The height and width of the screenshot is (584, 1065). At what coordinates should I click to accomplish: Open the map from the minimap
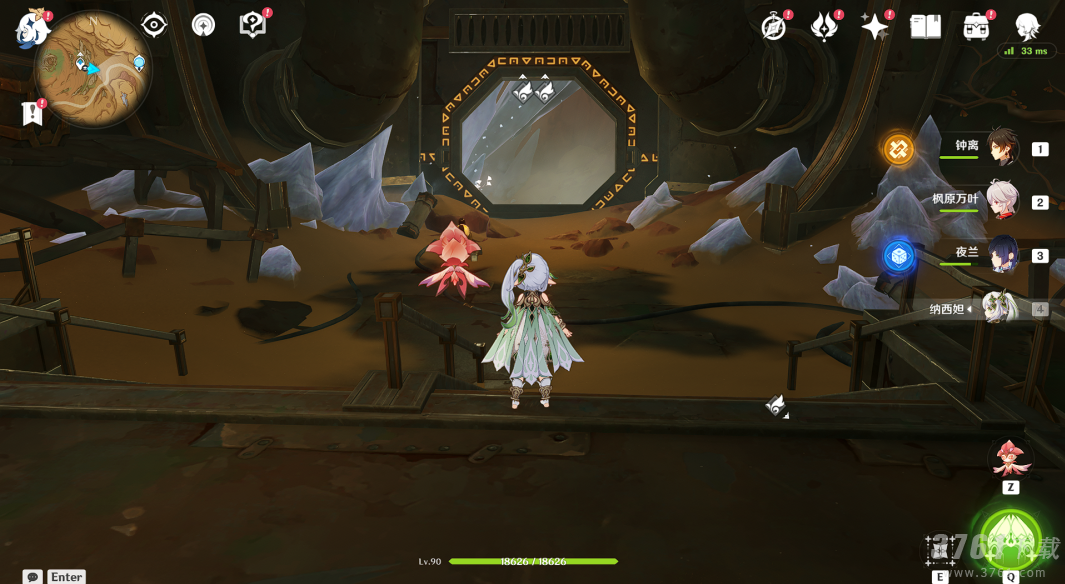(92, 70)
